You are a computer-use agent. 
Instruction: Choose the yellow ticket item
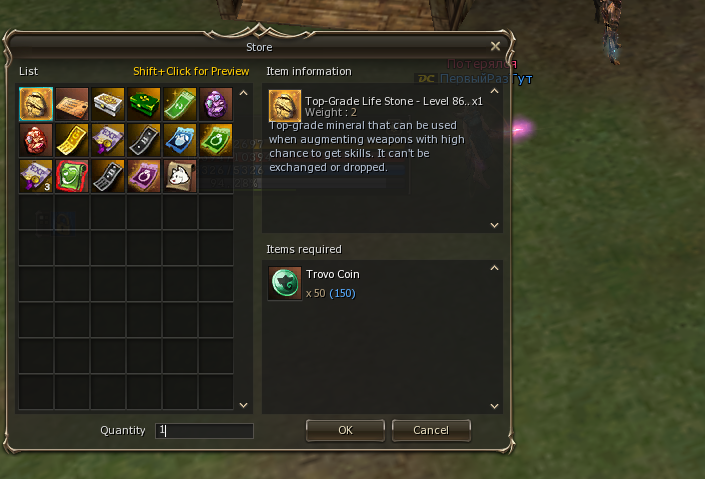pos(72,140)
